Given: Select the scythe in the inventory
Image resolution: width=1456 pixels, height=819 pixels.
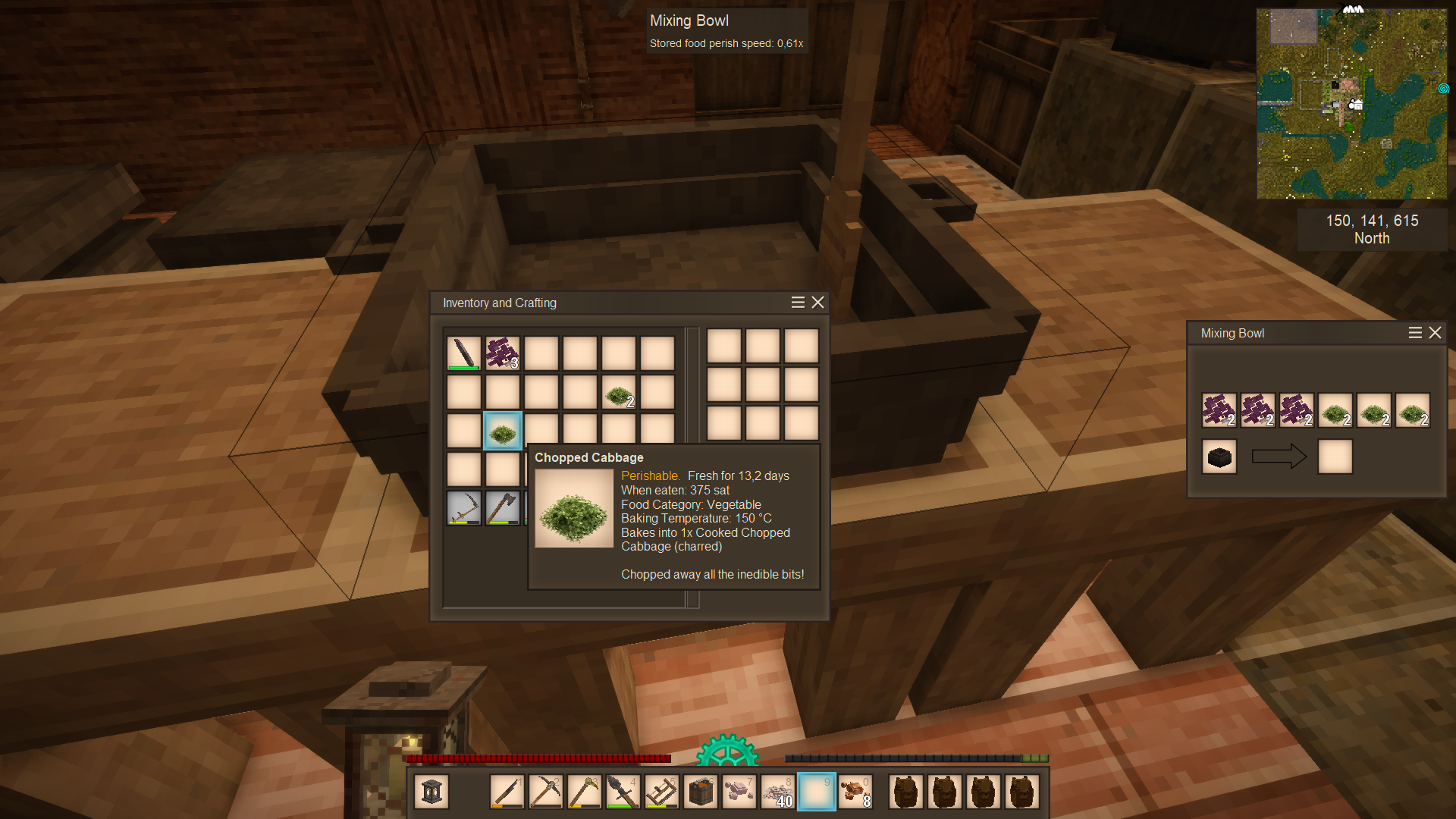Looking at the screenshot, I should pyautogui.click(x=464, y=508).
